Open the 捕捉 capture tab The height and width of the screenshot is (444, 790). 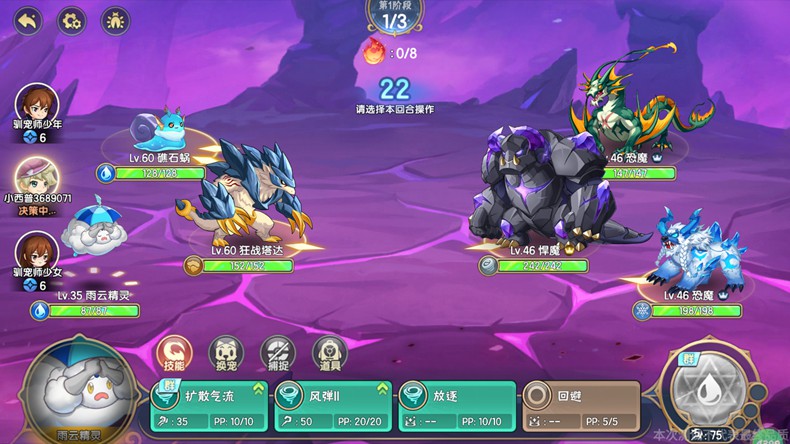tap(278, 352)
